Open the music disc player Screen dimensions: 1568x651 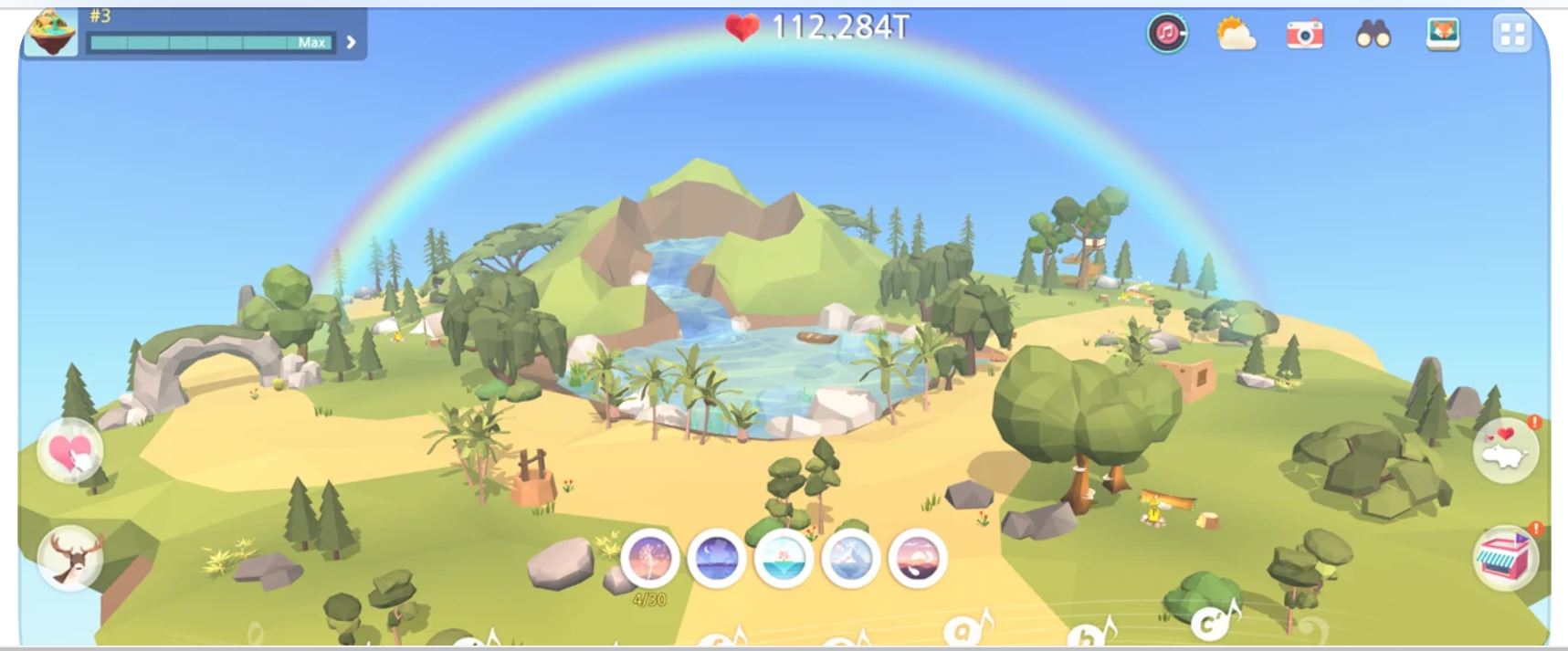click(1166, 35)
